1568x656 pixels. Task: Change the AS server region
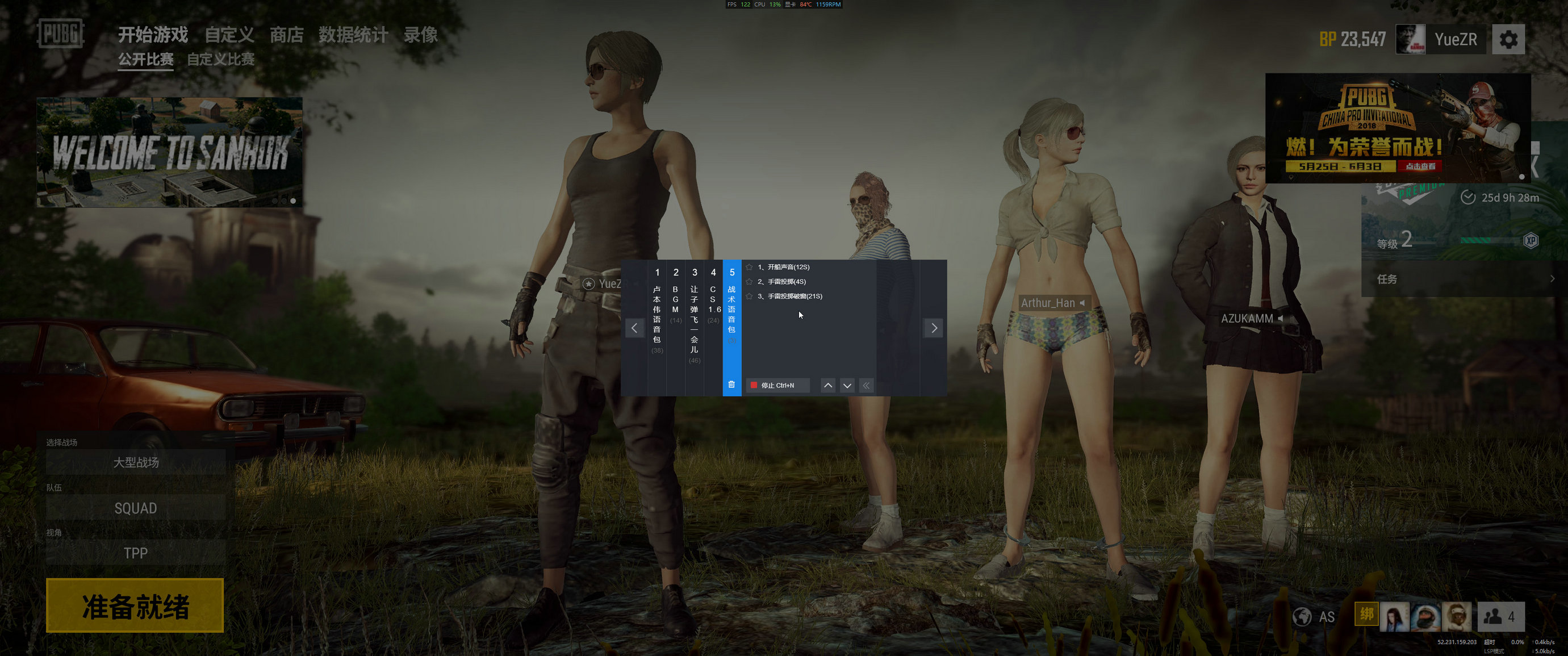1315,617
